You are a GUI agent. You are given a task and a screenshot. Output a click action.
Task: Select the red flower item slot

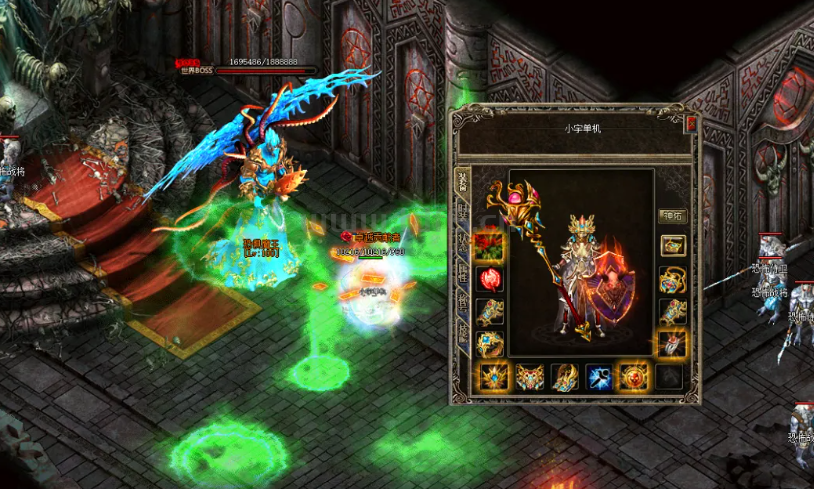[x=490, y=246]
